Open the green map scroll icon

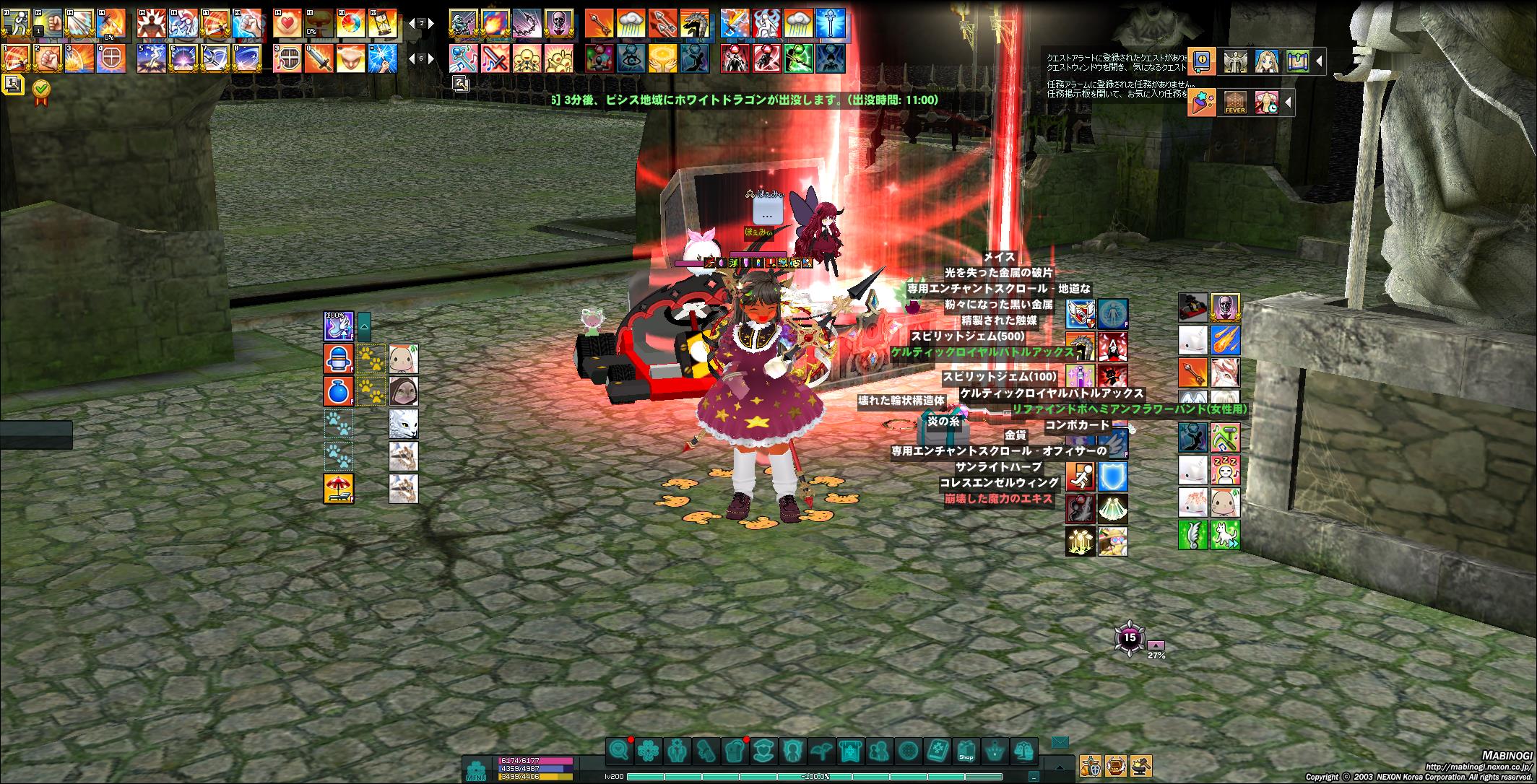tap(1297, 61)
